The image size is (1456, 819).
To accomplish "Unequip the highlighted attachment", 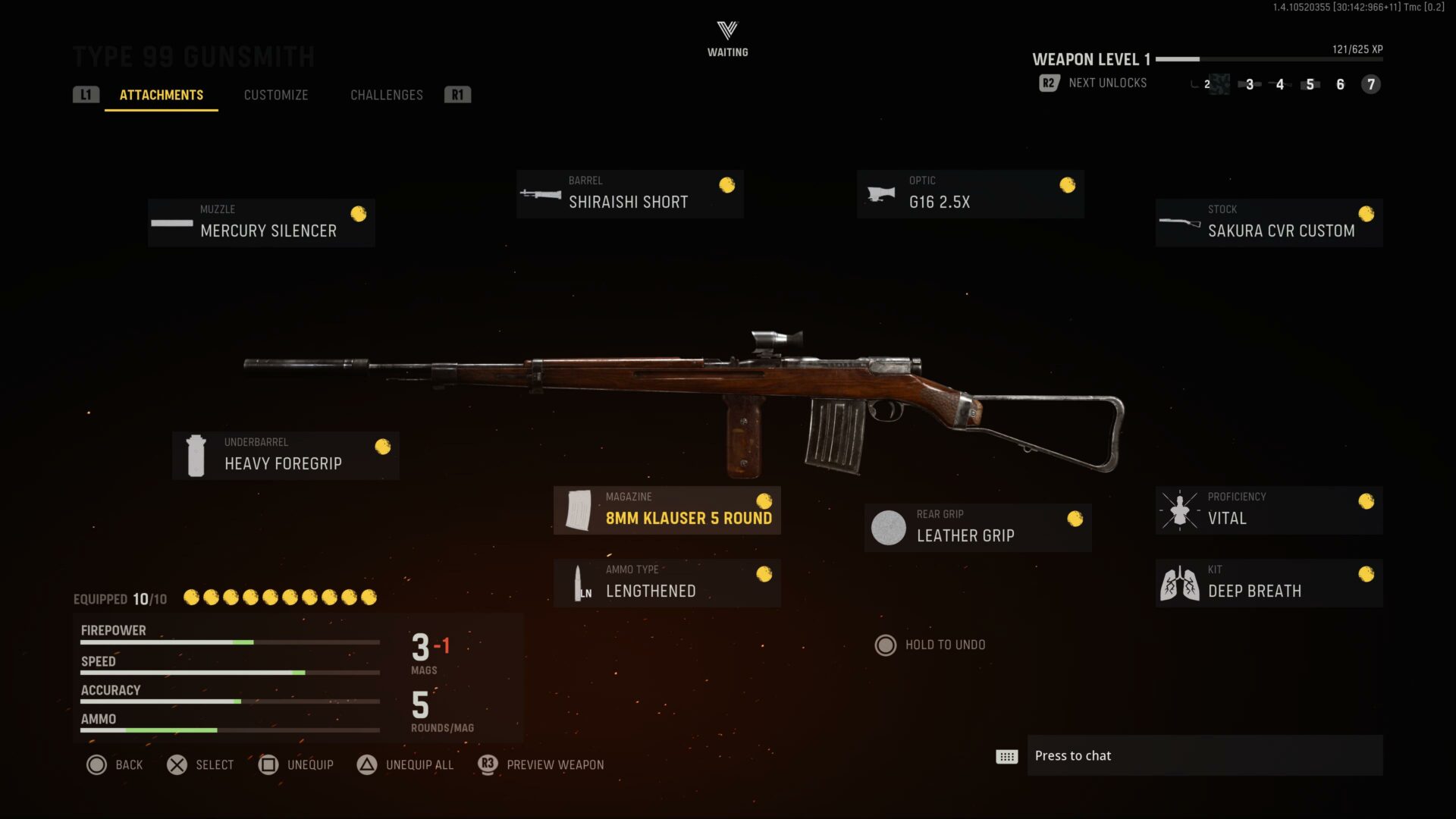I will (297, 764).
